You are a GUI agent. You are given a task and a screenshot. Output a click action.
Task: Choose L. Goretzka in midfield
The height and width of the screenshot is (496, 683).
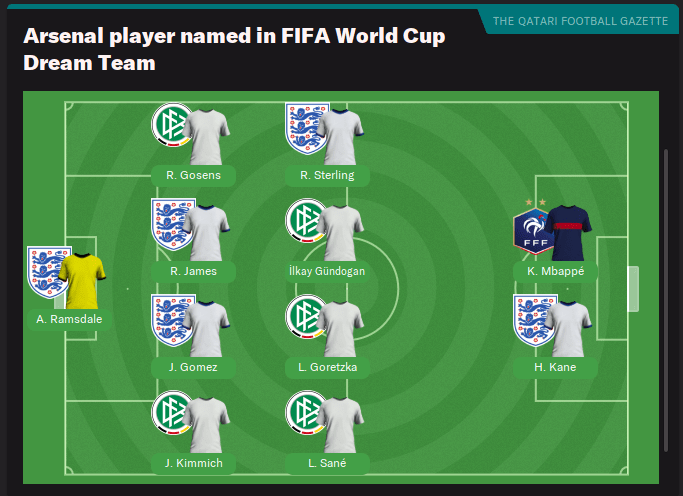pyautogui.click(x=327, y=367)
